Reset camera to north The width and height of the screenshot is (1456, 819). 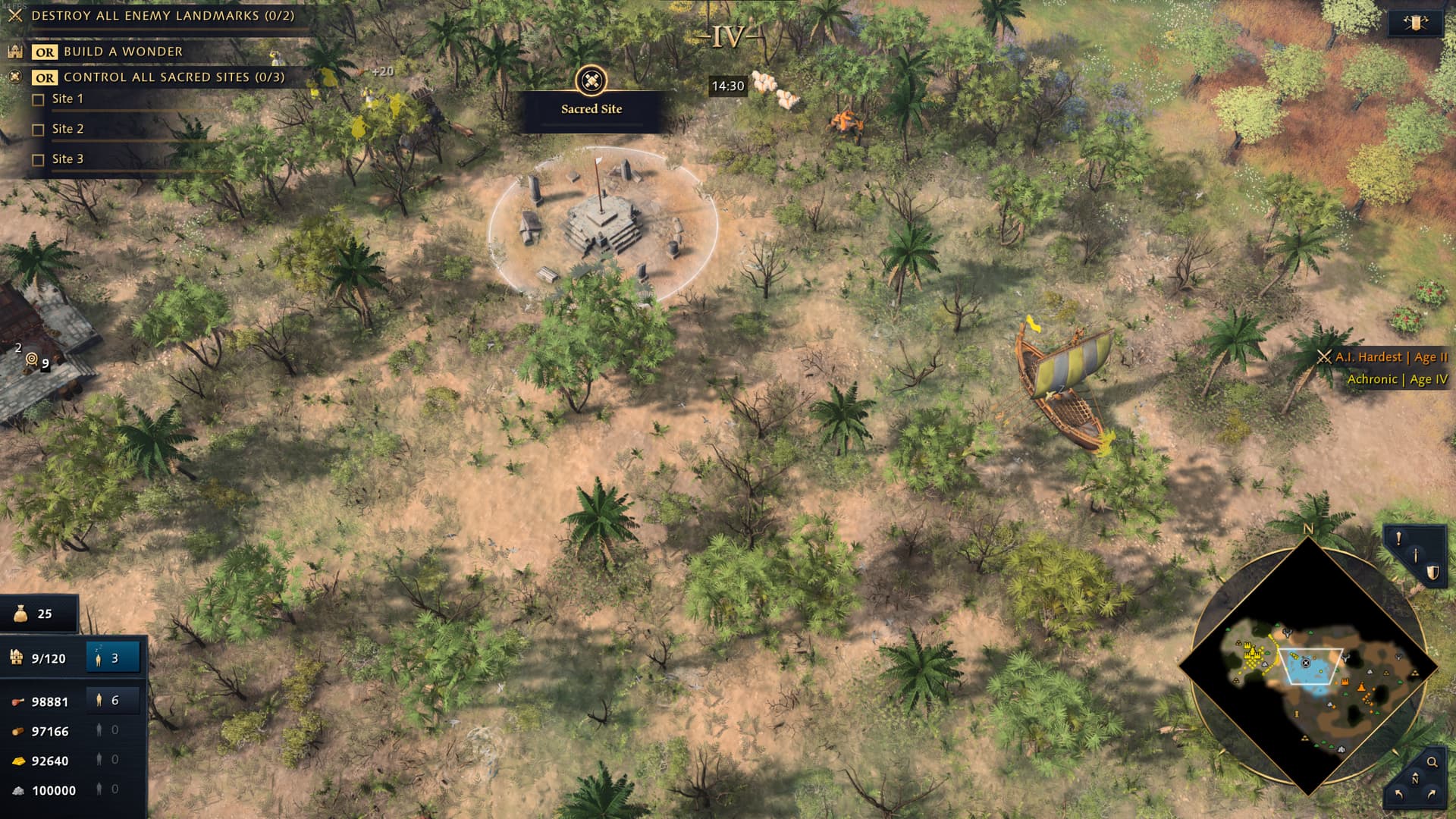point(1414,778)
